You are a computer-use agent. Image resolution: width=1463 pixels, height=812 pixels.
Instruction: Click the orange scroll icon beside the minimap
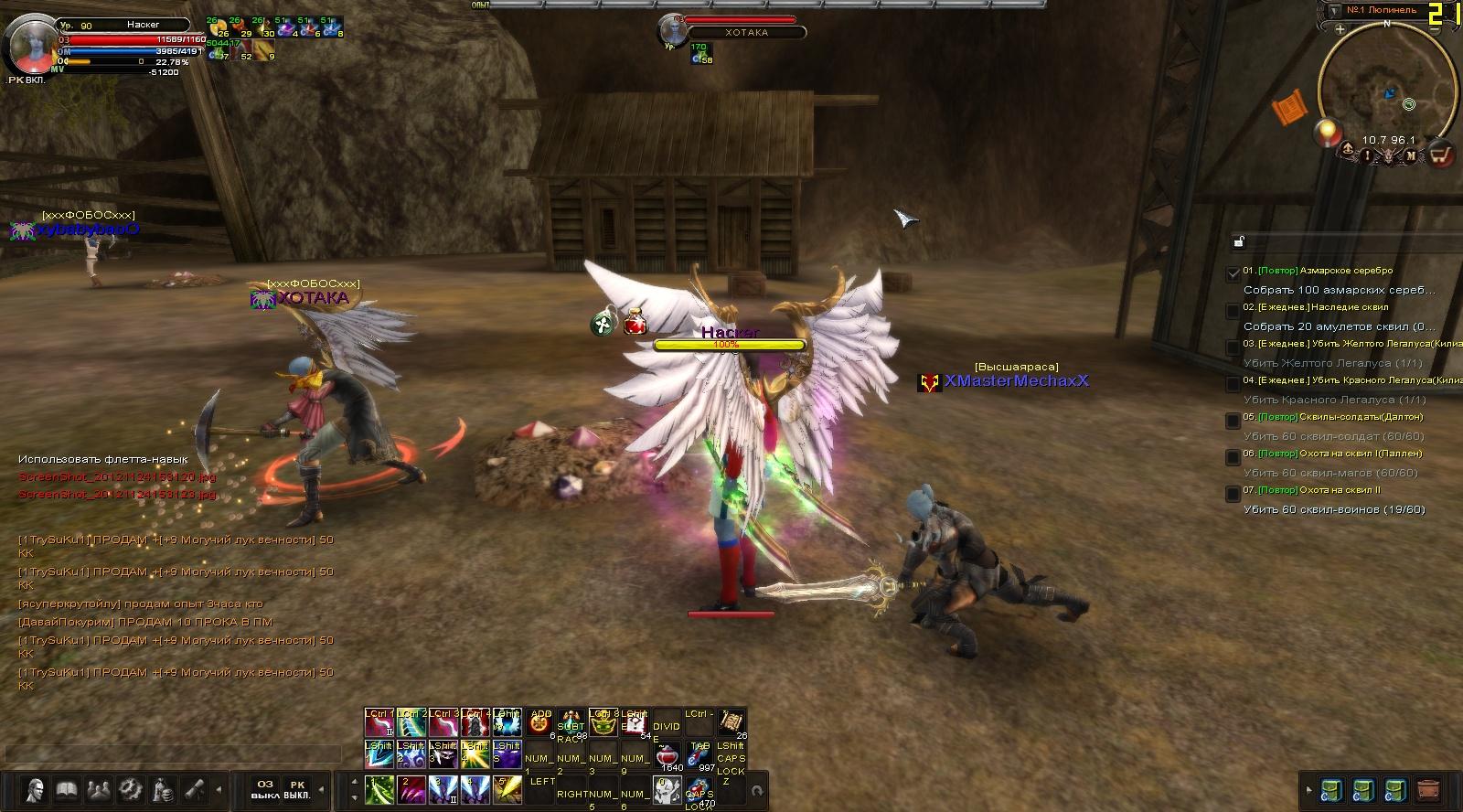coord(1289,111)
